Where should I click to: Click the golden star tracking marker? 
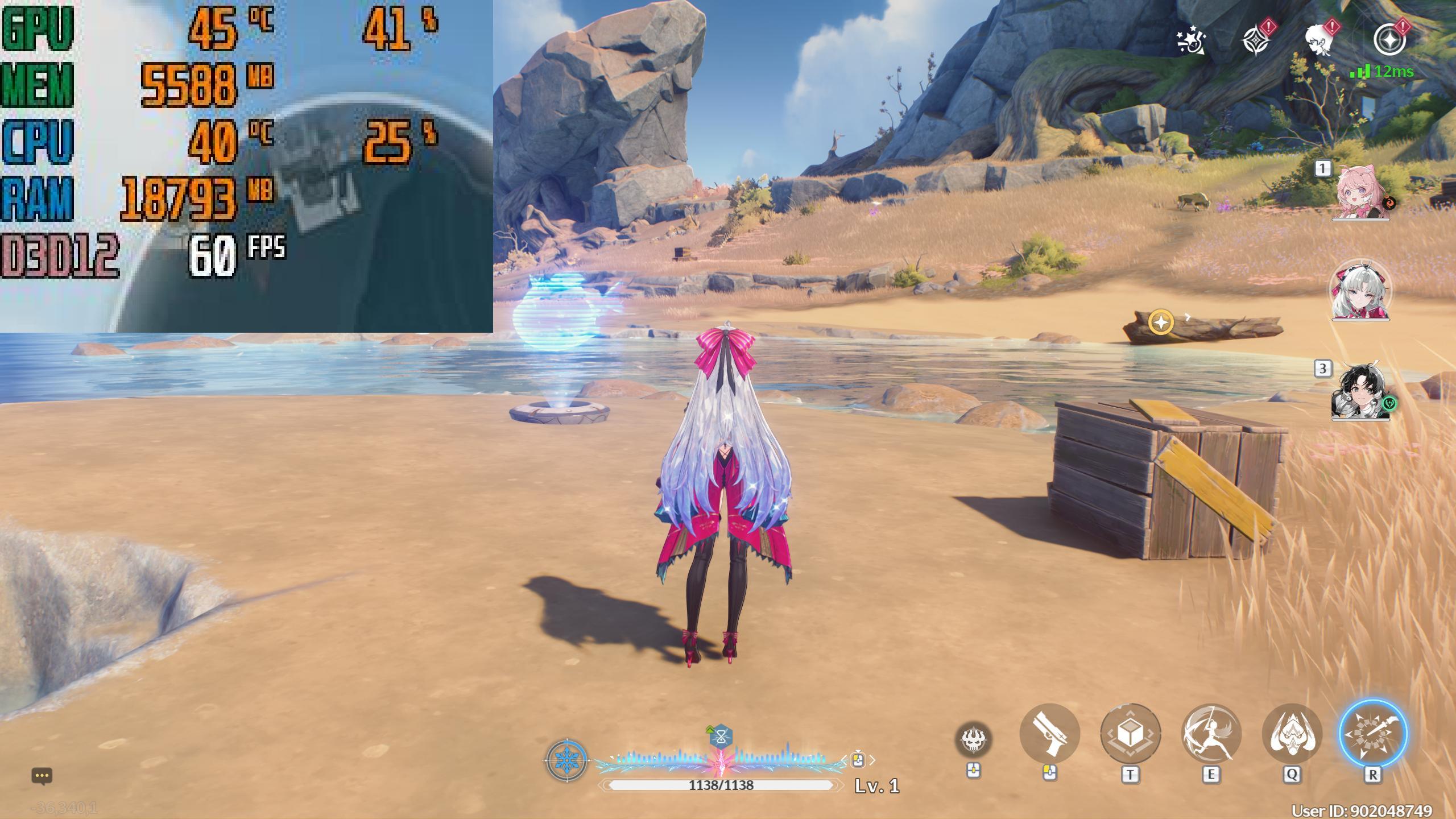tap(1161, 322)
